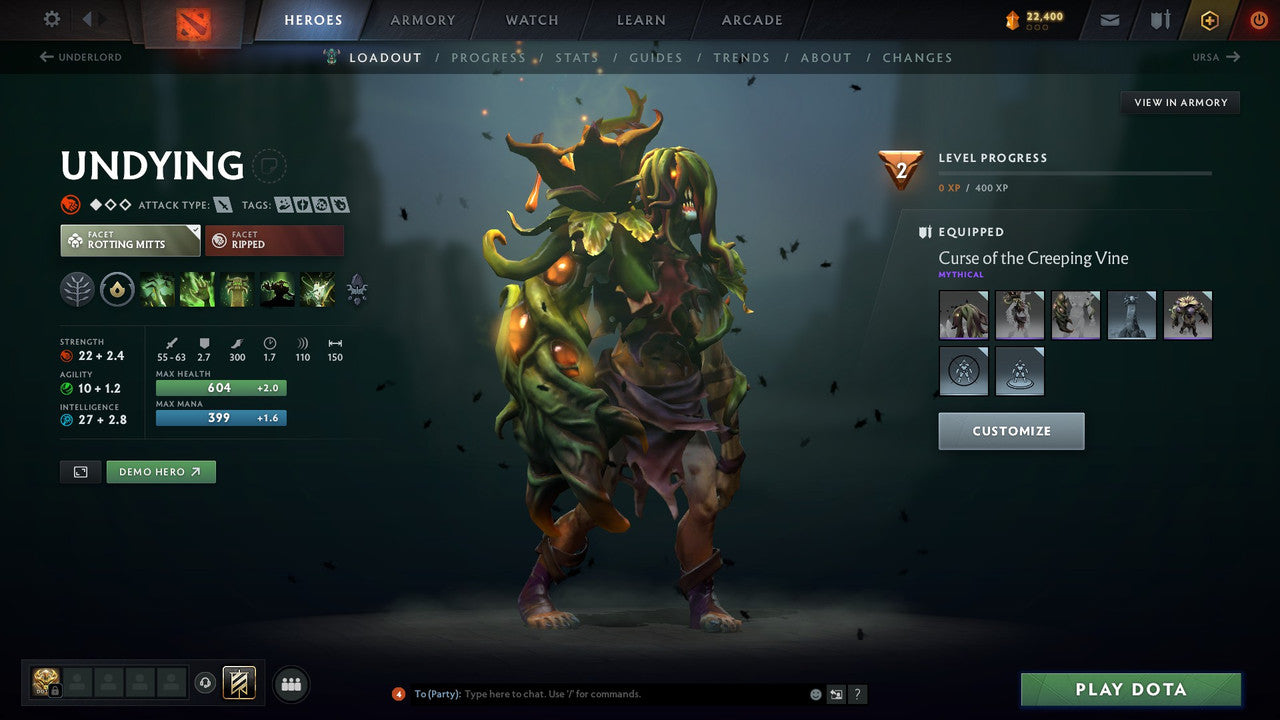Switch to the STATS tab

pyautogui.click(x=577, y=57)
